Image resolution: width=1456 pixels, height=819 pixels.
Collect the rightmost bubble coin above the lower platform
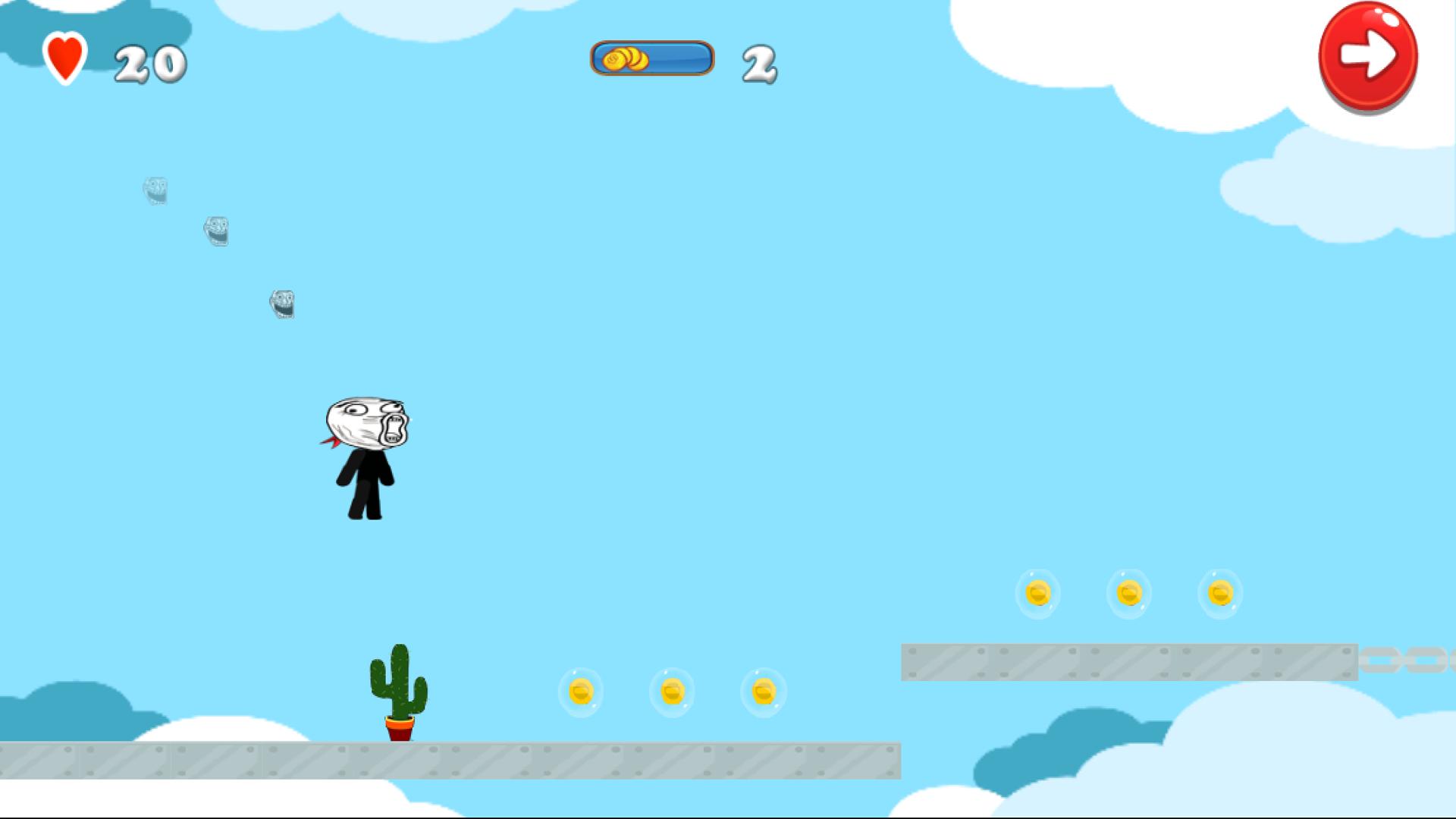point(763,692)
